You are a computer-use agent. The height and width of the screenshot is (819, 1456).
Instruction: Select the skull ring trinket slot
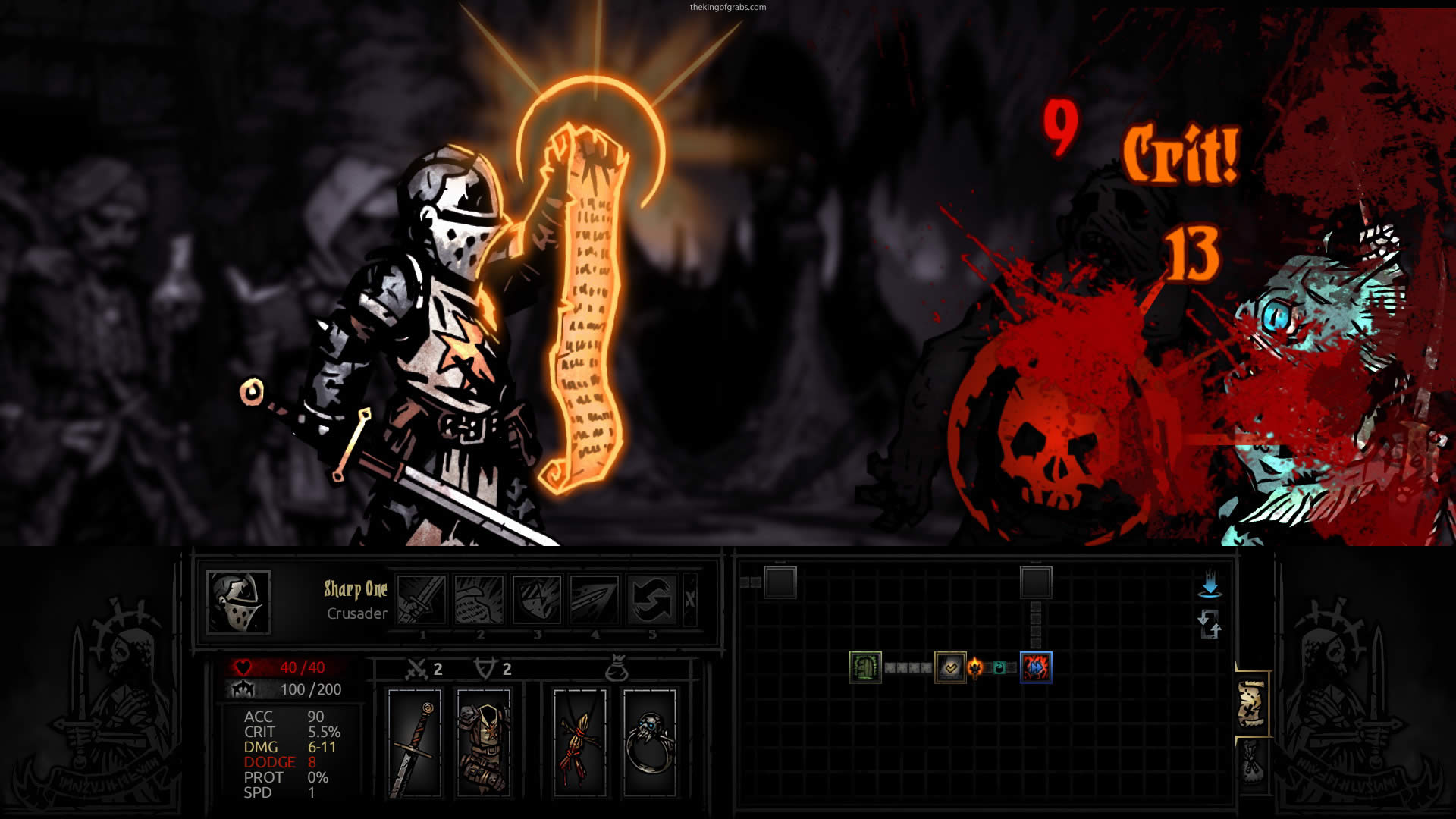[650, 743]
